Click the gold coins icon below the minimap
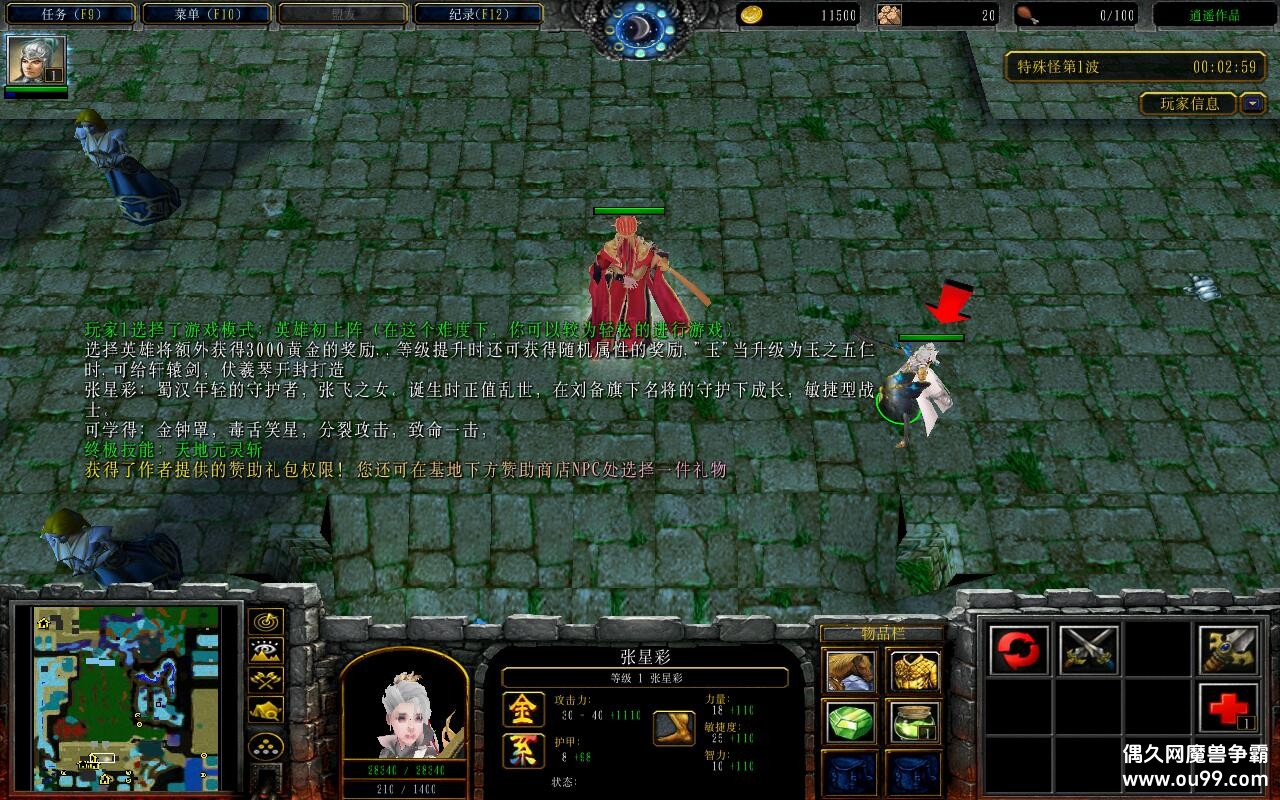This screenshot has height=800, width=1280. pyautogui.click(x=264, y=745)
